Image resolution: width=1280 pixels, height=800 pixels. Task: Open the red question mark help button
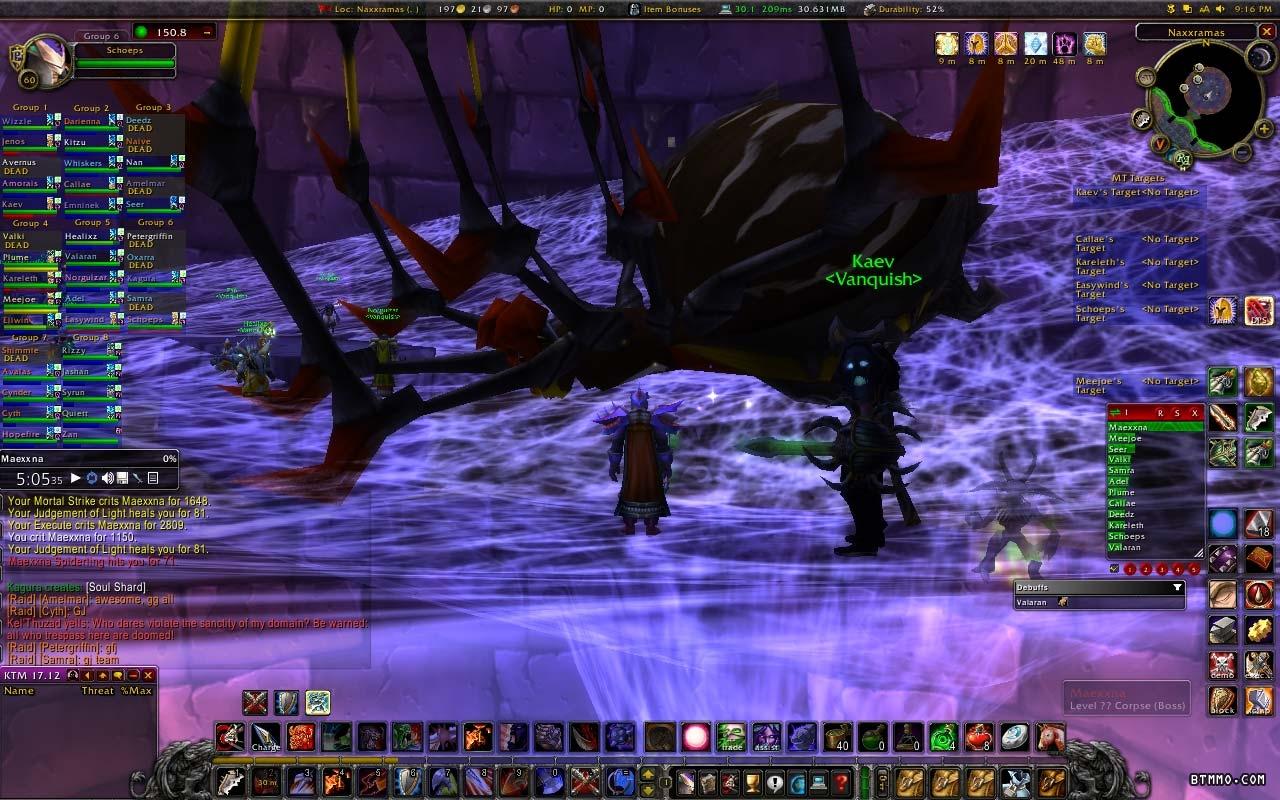(x=842, y=781)
